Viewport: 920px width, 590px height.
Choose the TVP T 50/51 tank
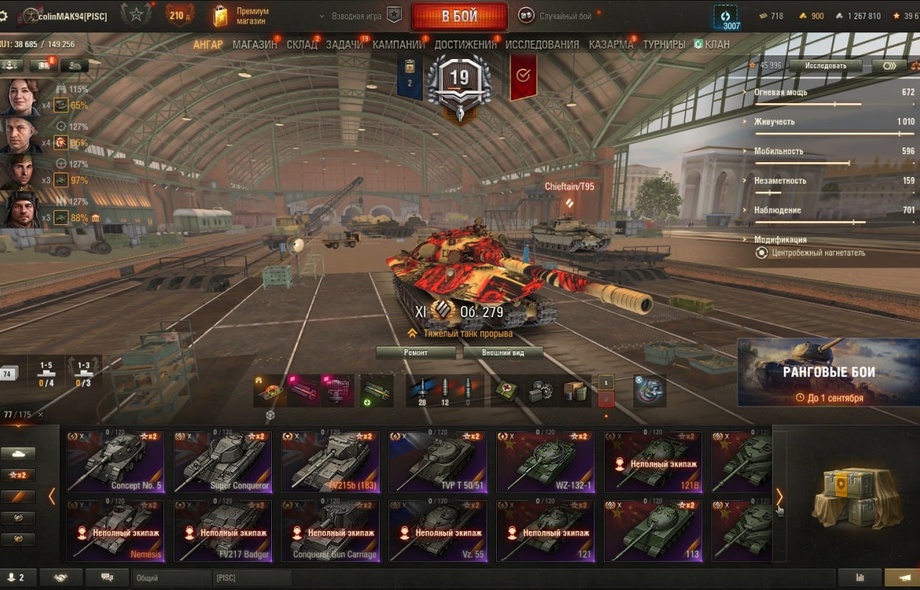coord(438,462)
